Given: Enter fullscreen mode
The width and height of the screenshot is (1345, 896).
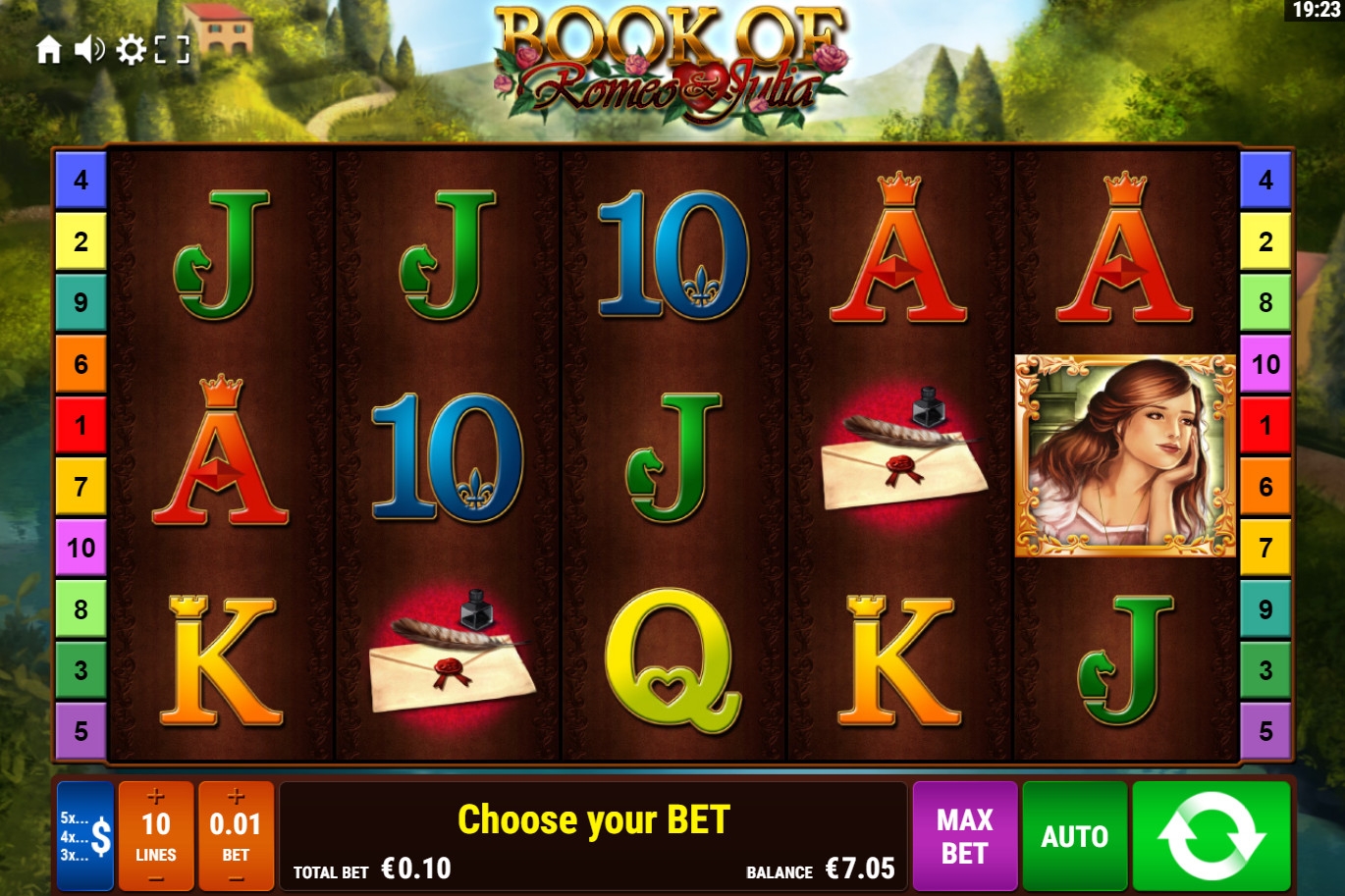Looking at the screenshot, I should coord(172,49).
